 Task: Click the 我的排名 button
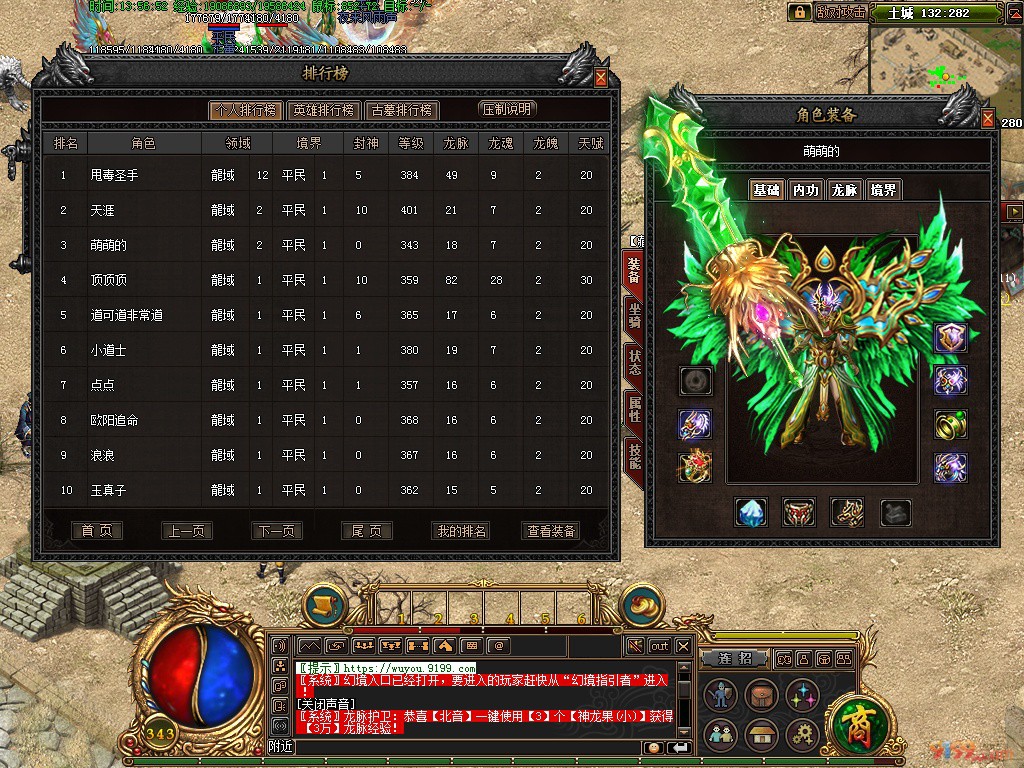[x=462, y=531]
